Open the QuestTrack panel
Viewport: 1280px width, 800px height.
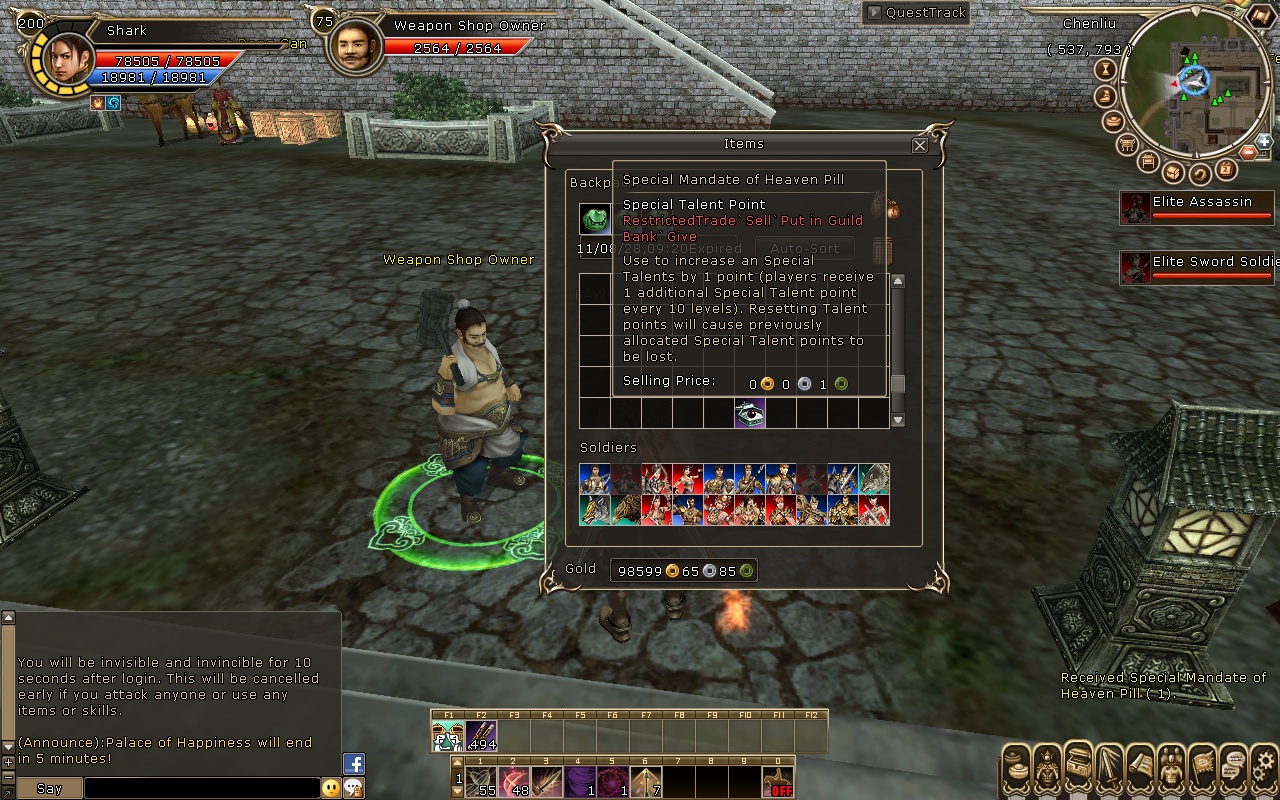[x=916, y=13]
